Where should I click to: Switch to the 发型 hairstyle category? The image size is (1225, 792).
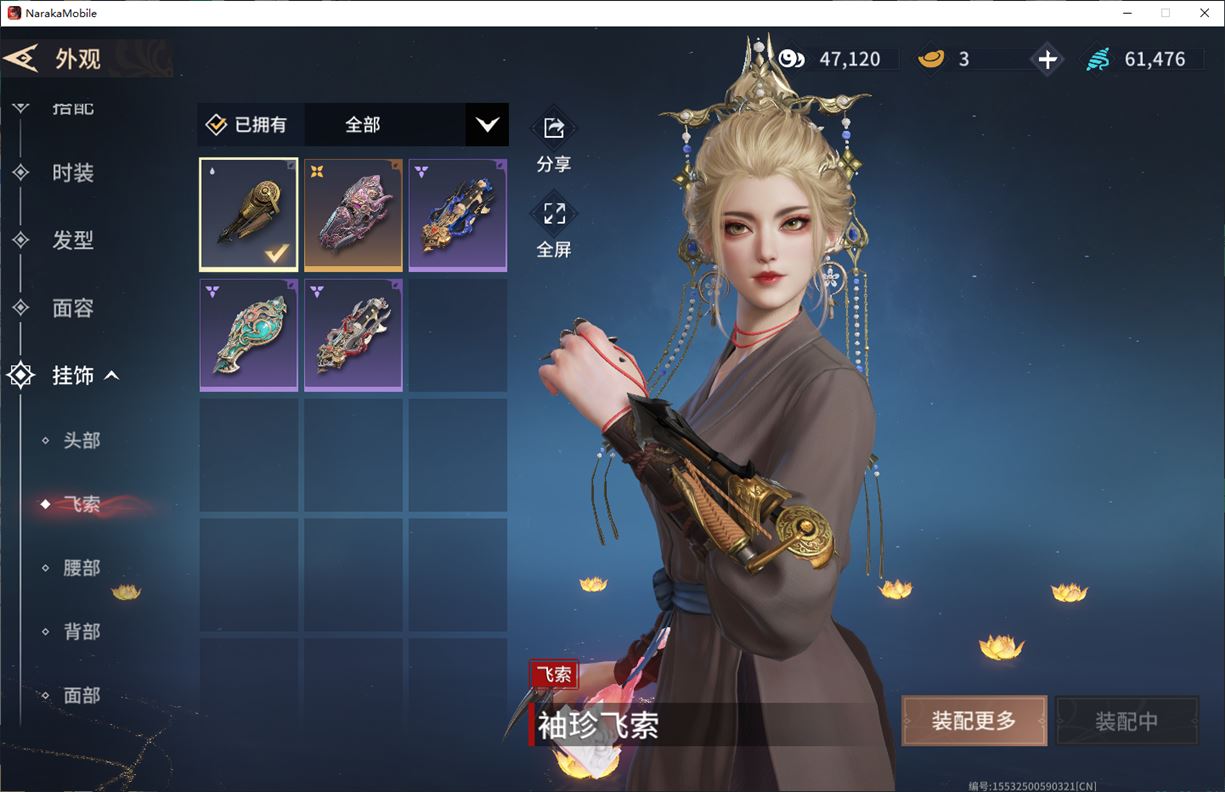(x=72, y=240)
